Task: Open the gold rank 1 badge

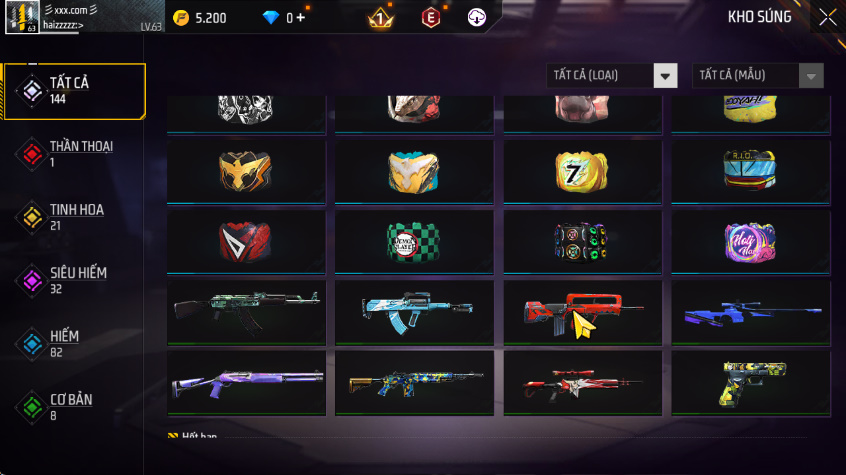Action: pos(380,18)
